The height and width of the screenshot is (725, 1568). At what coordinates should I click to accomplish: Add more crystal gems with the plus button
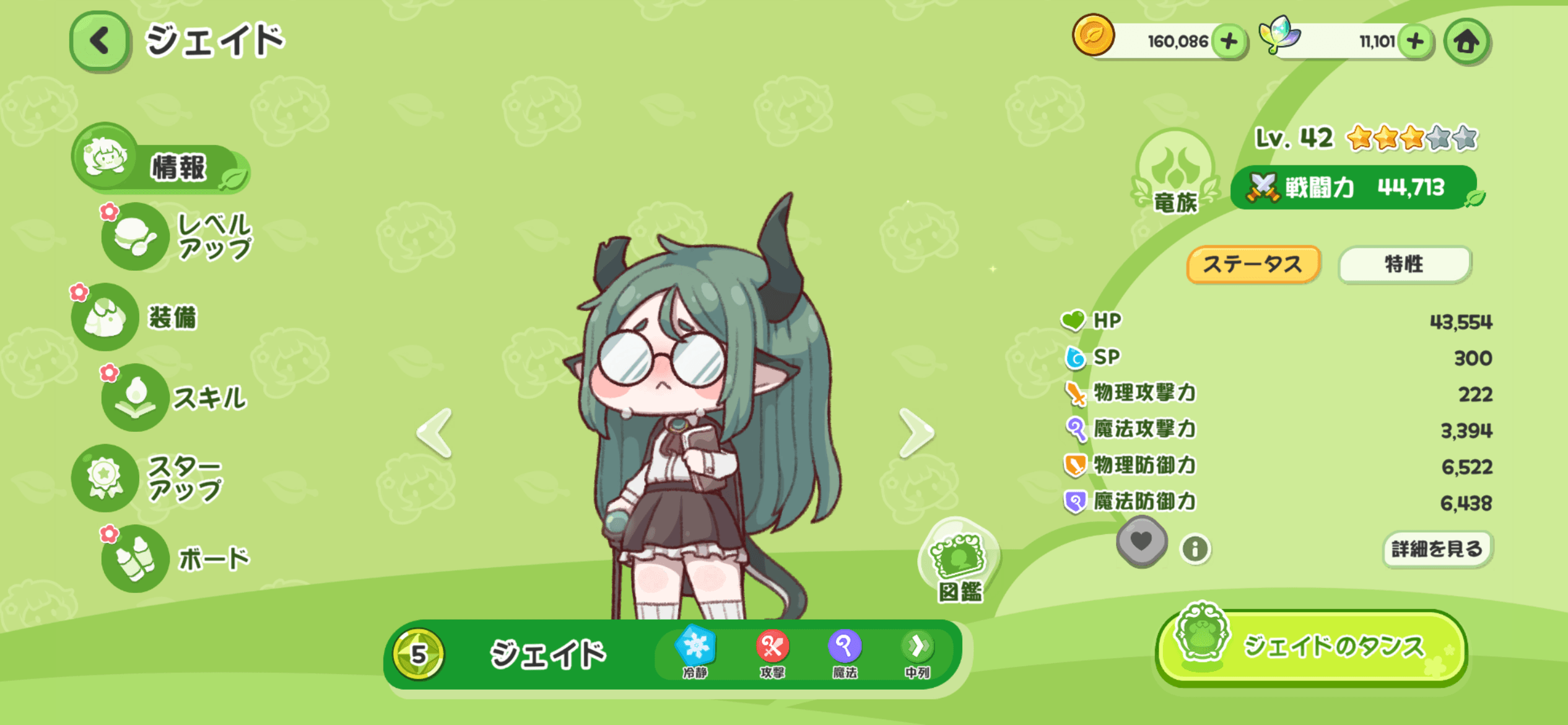pyautogui.click(x=1414, y=42)
